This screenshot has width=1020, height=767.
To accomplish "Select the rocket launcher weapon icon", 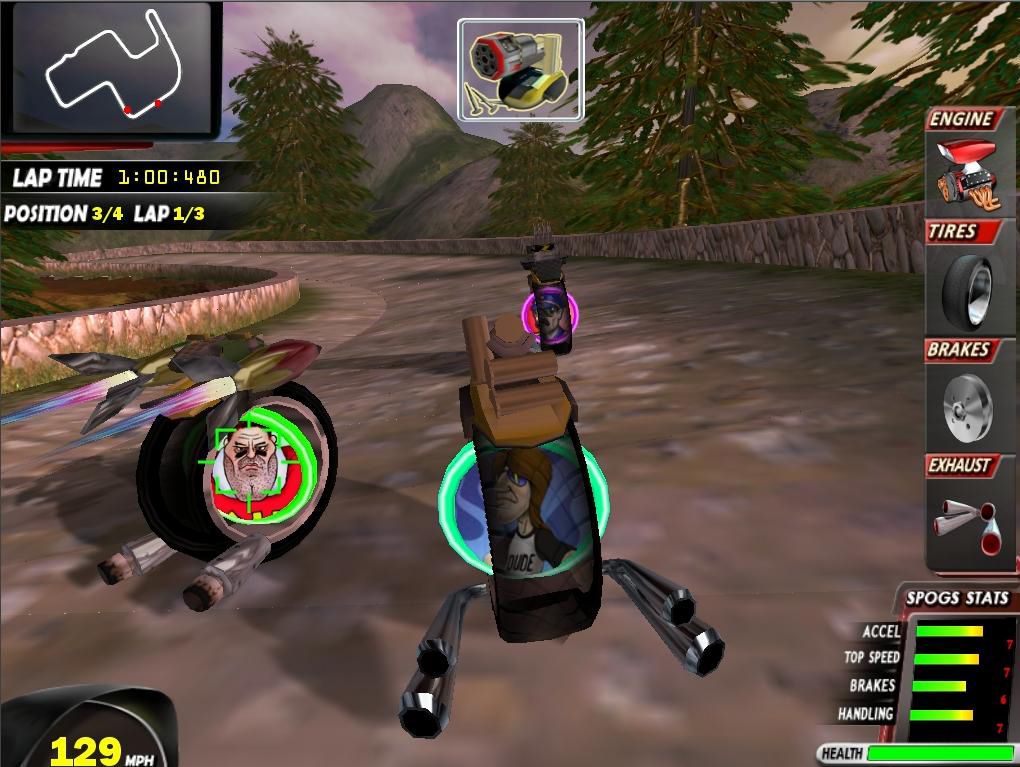I will (x=520, y=70).
